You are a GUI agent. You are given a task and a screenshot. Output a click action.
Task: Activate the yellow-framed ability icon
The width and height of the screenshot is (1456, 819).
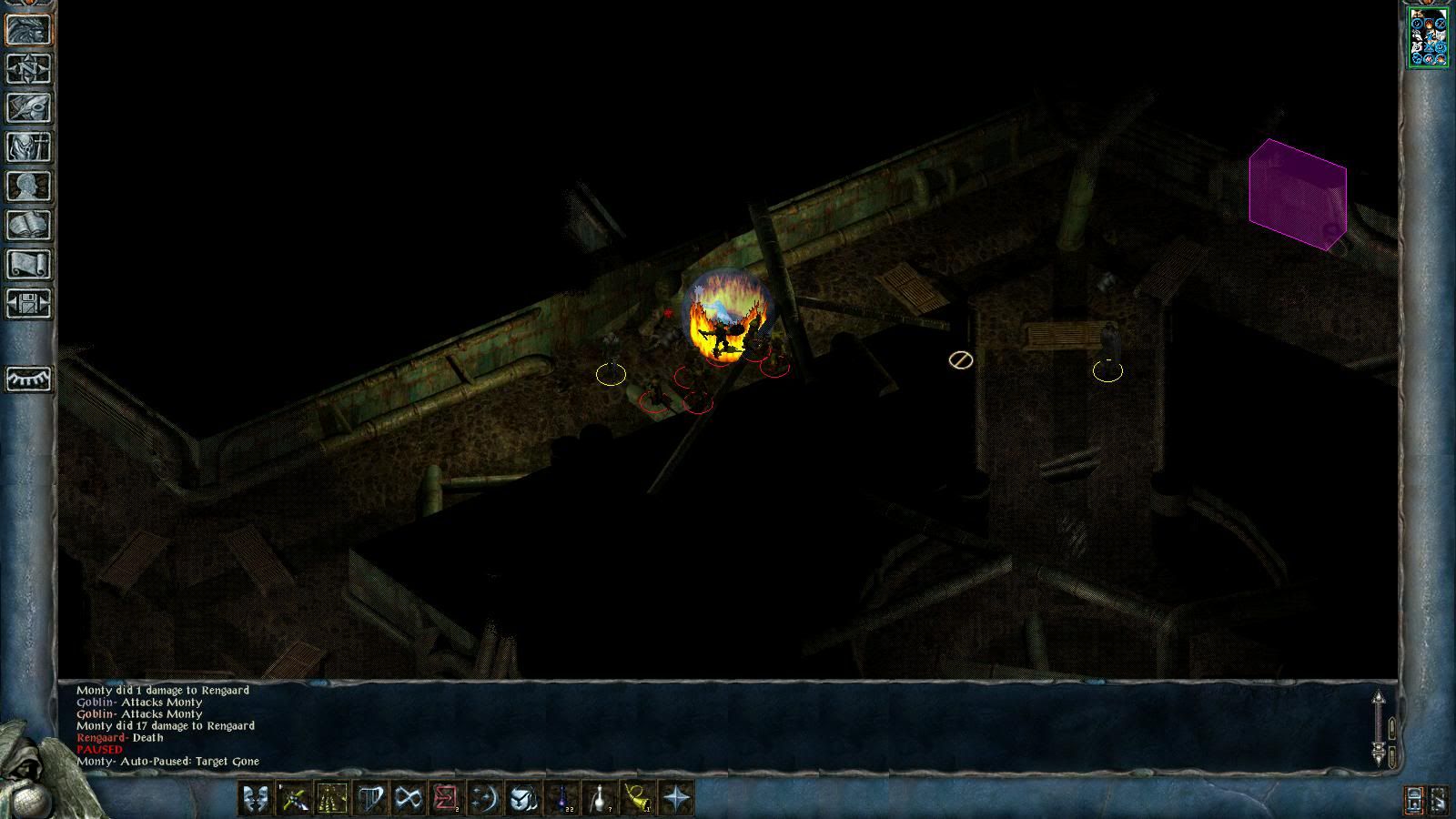(x=331, y=799)
